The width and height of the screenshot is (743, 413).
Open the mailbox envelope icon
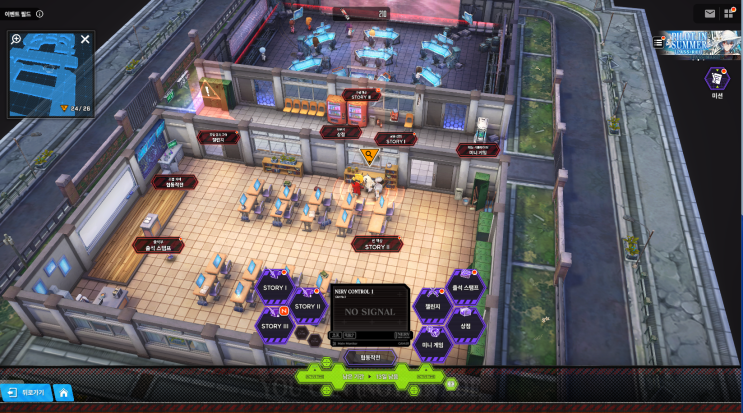pos(709,13)
